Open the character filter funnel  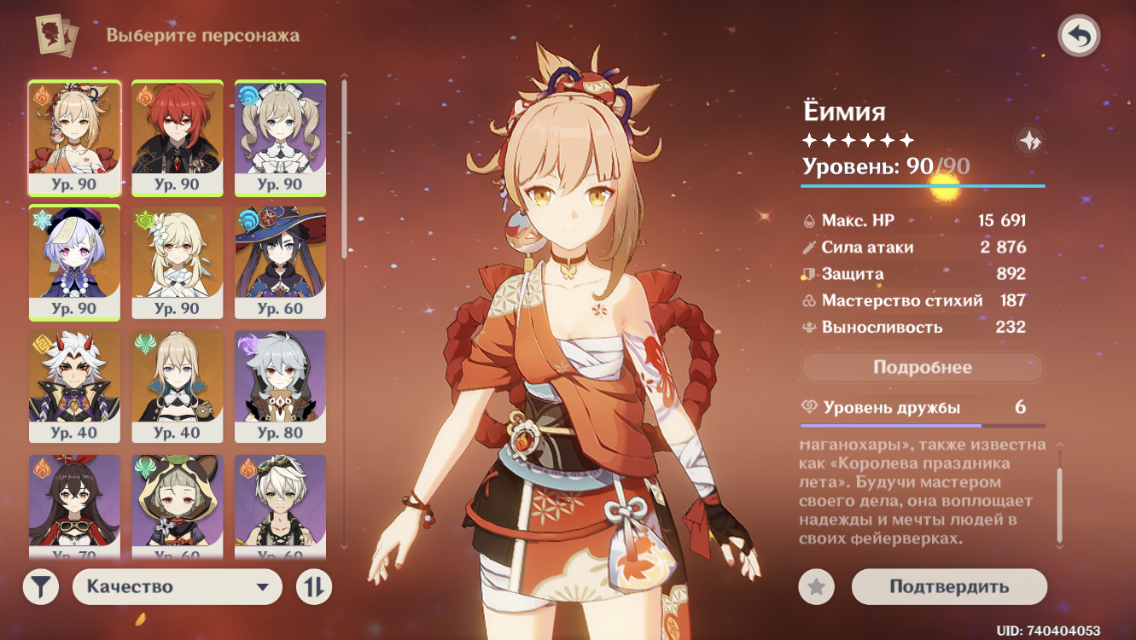(41, 587)
